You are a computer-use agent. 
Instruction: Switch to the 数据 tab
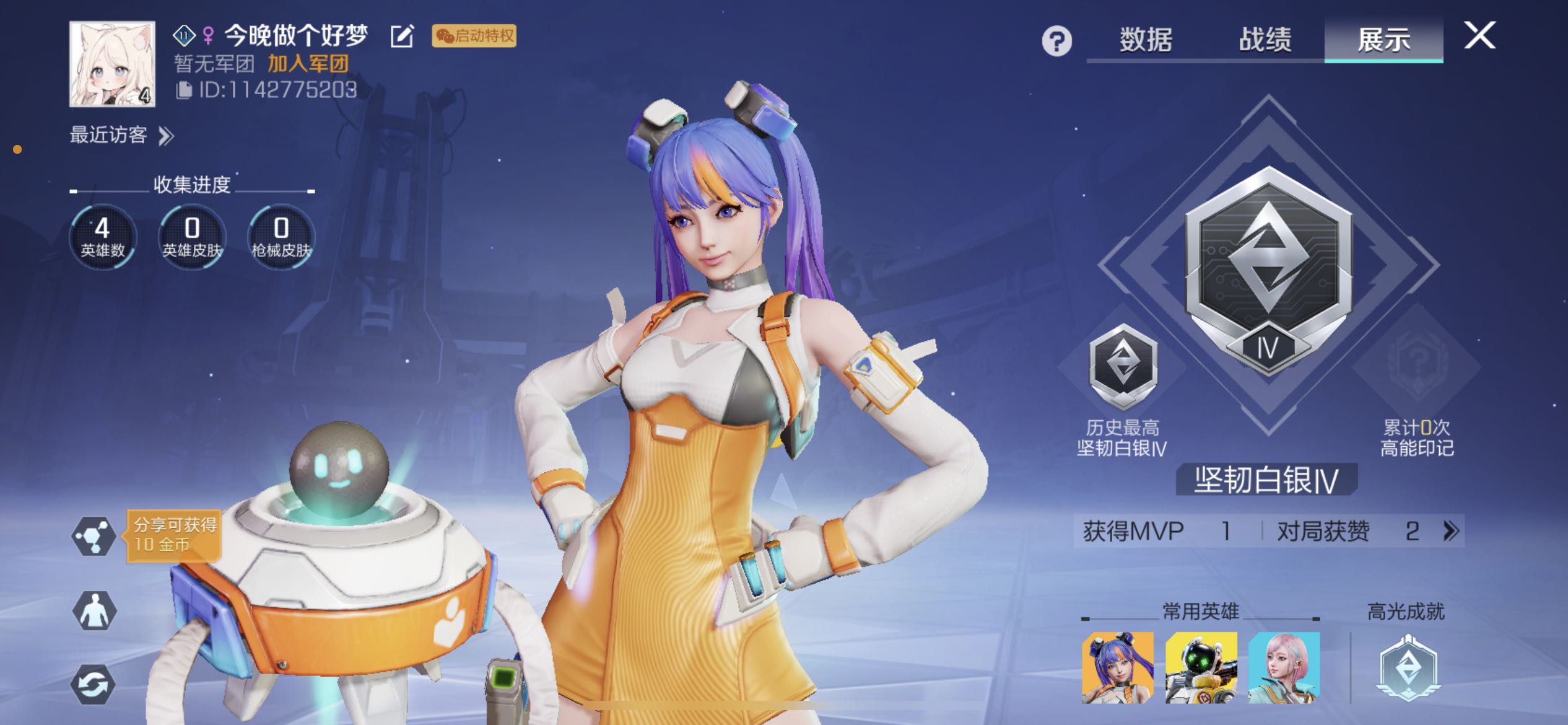click(x=1146, y=40)
